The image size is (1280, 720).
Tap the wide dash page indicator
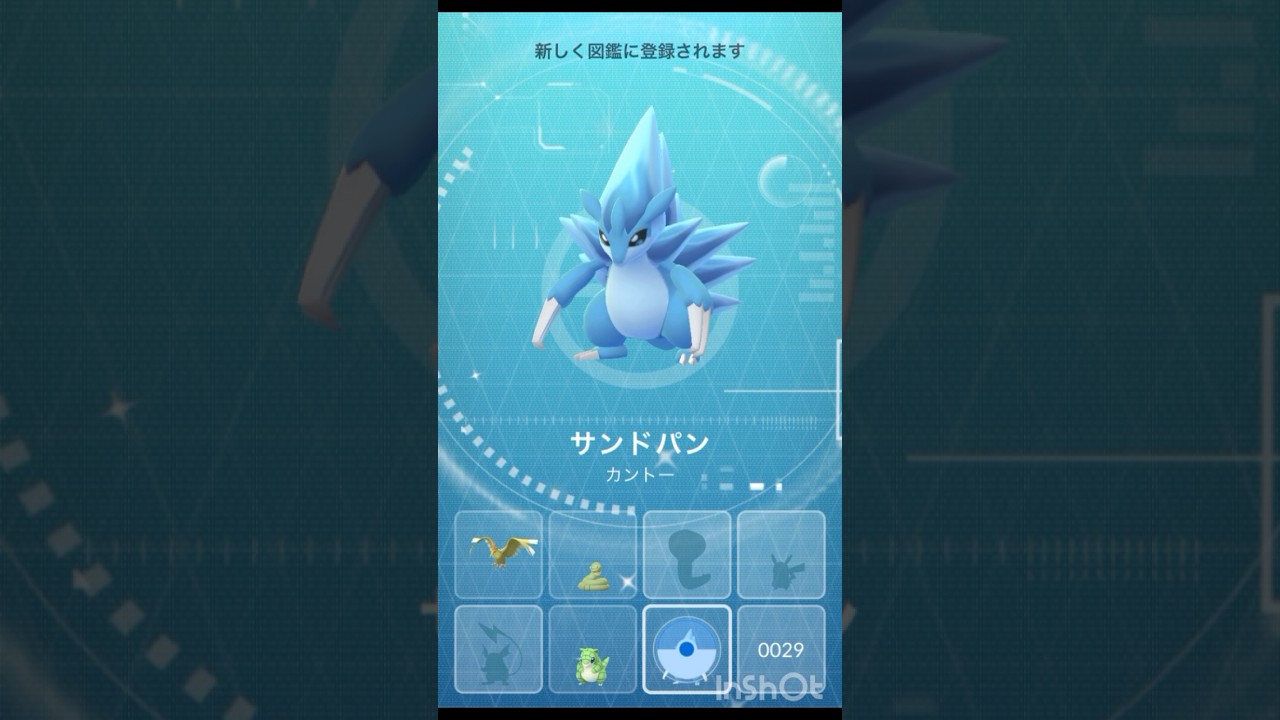(x=757, y=486)
